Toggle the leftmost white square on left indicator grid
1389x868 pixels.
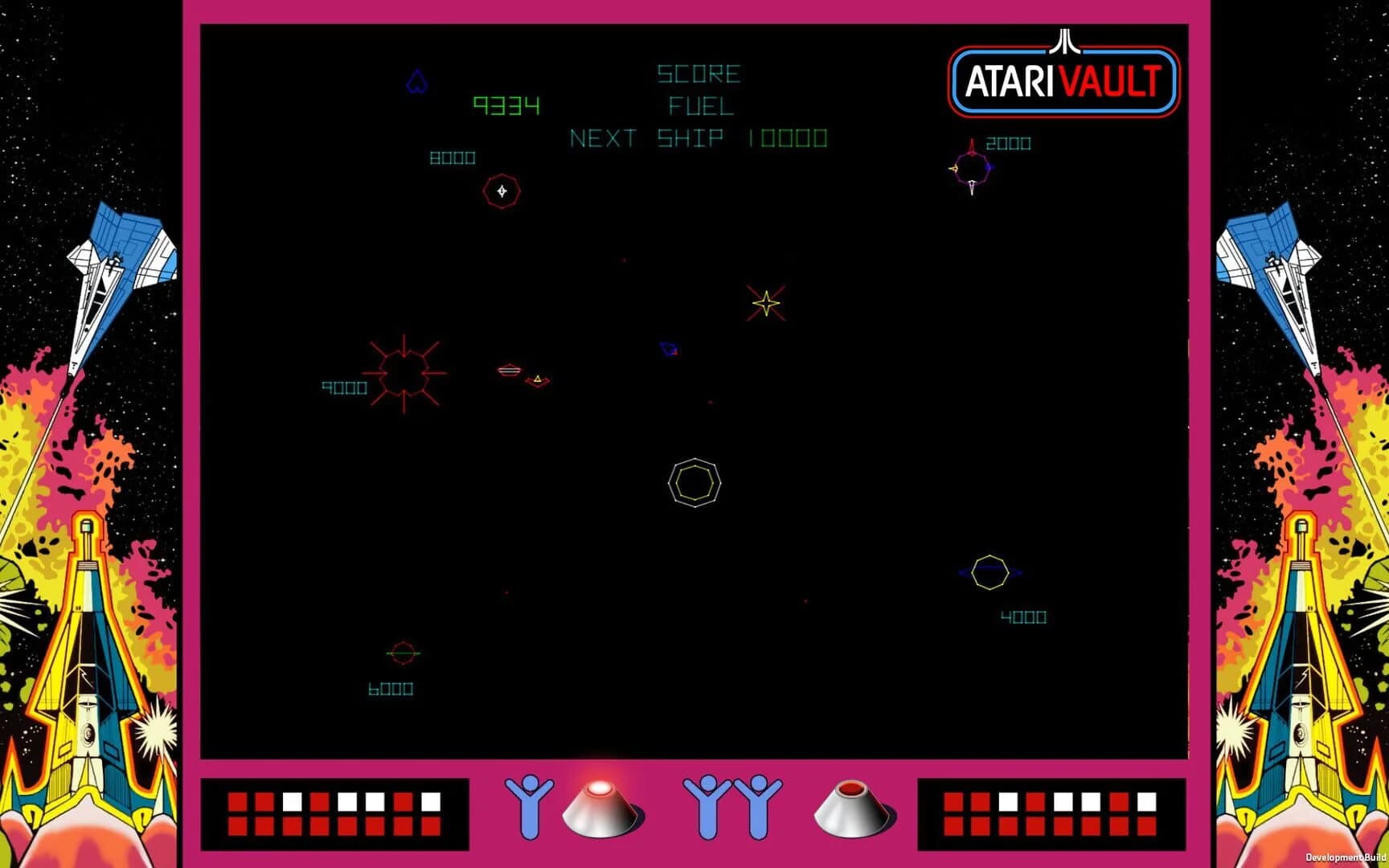[x=294, y=802]
